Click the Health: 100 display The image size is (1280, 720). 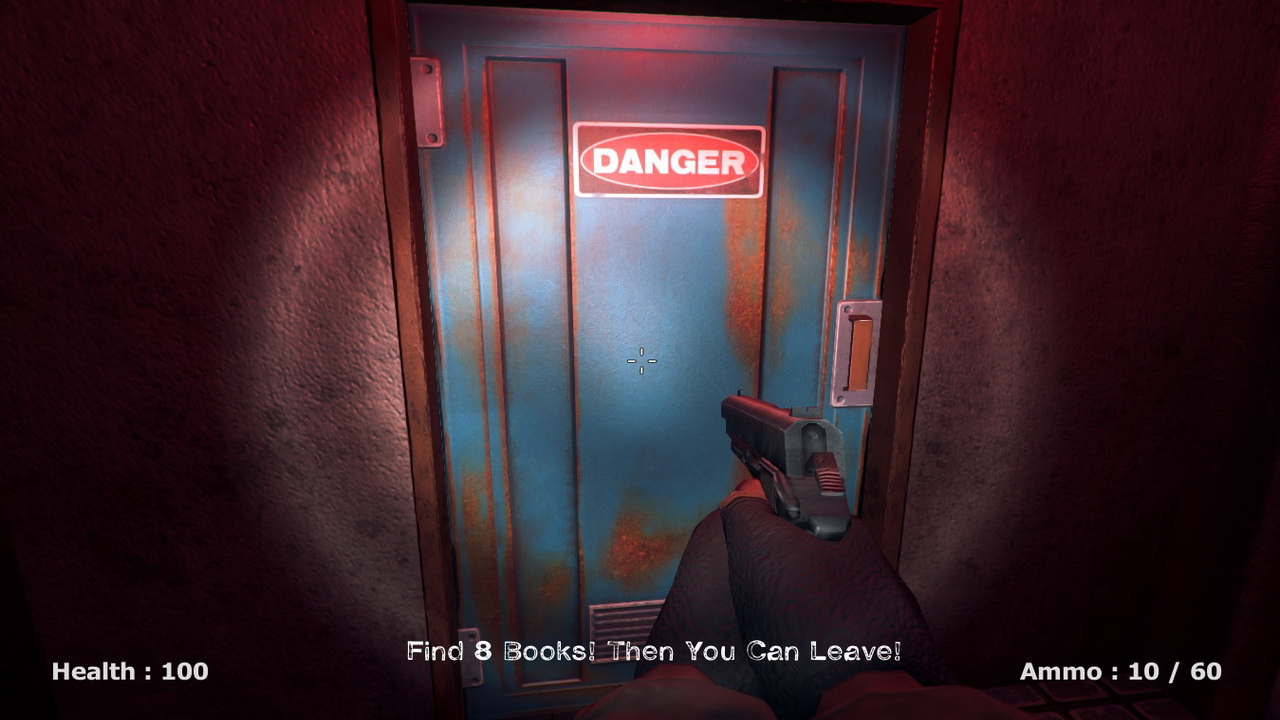[x=129, y=672]
